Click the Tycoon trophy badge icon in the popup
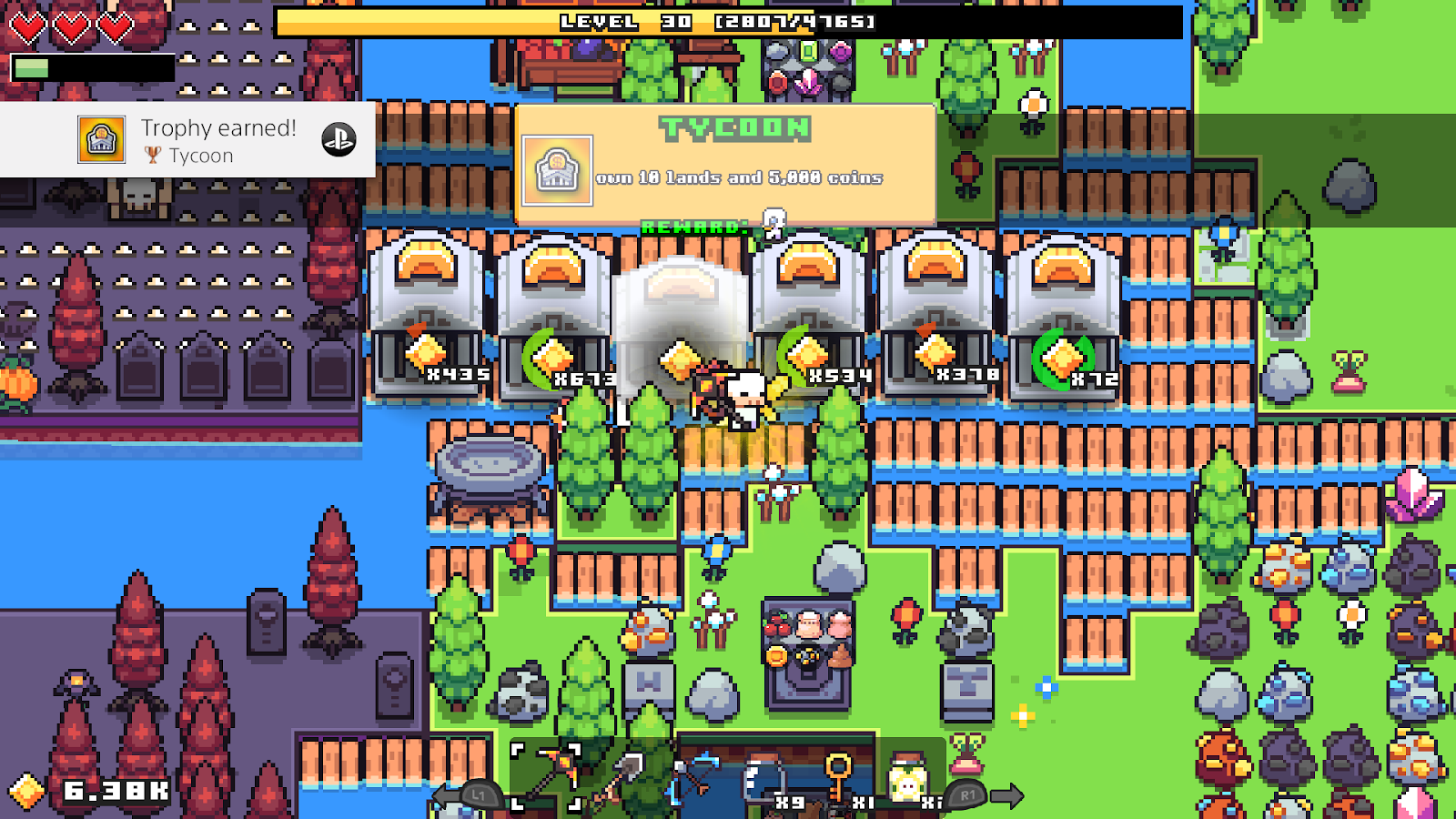 click(x=557, y=169)
